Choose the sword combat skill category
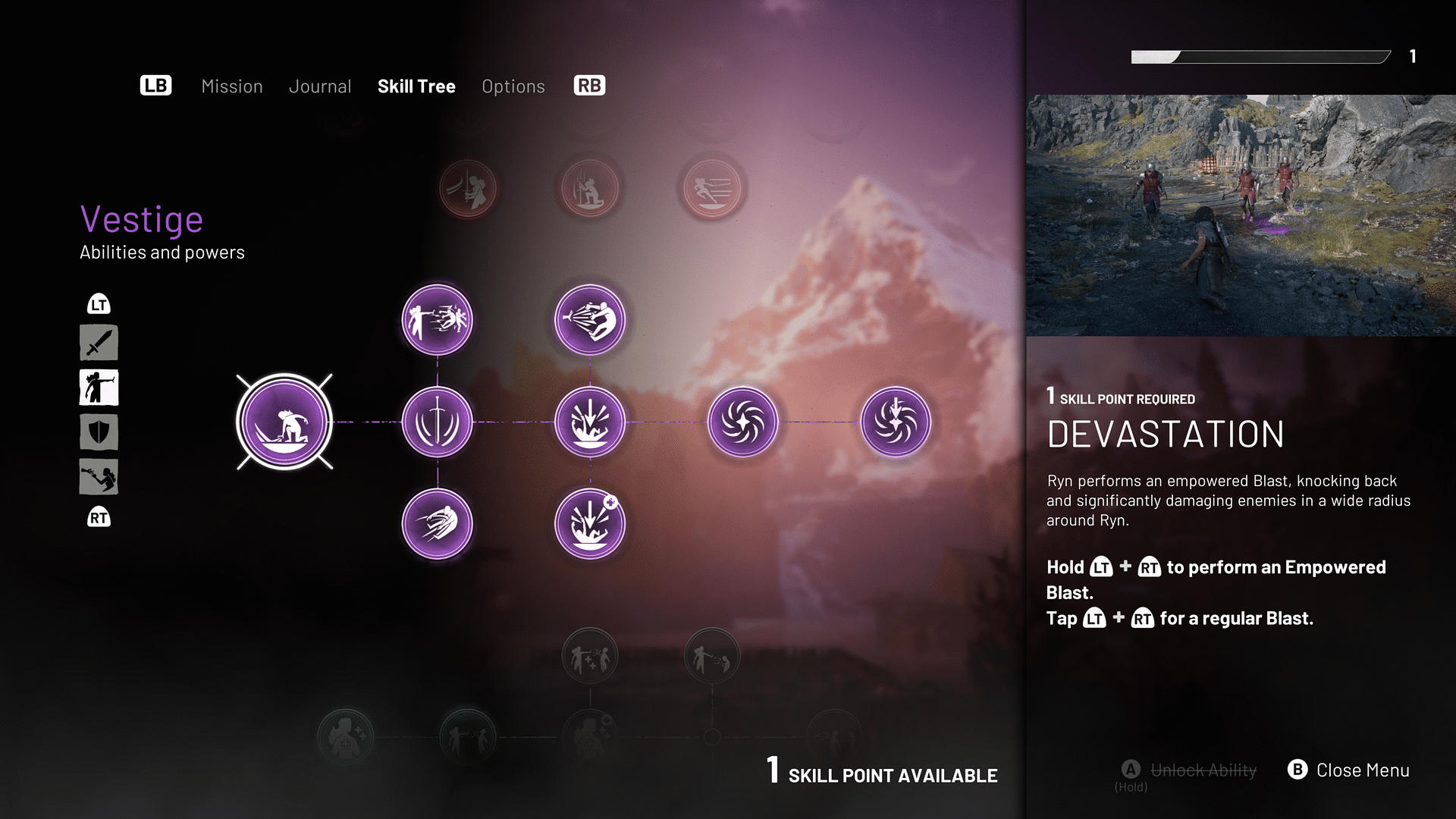Viewport: 1456px width, 819px height. point(99,343)
